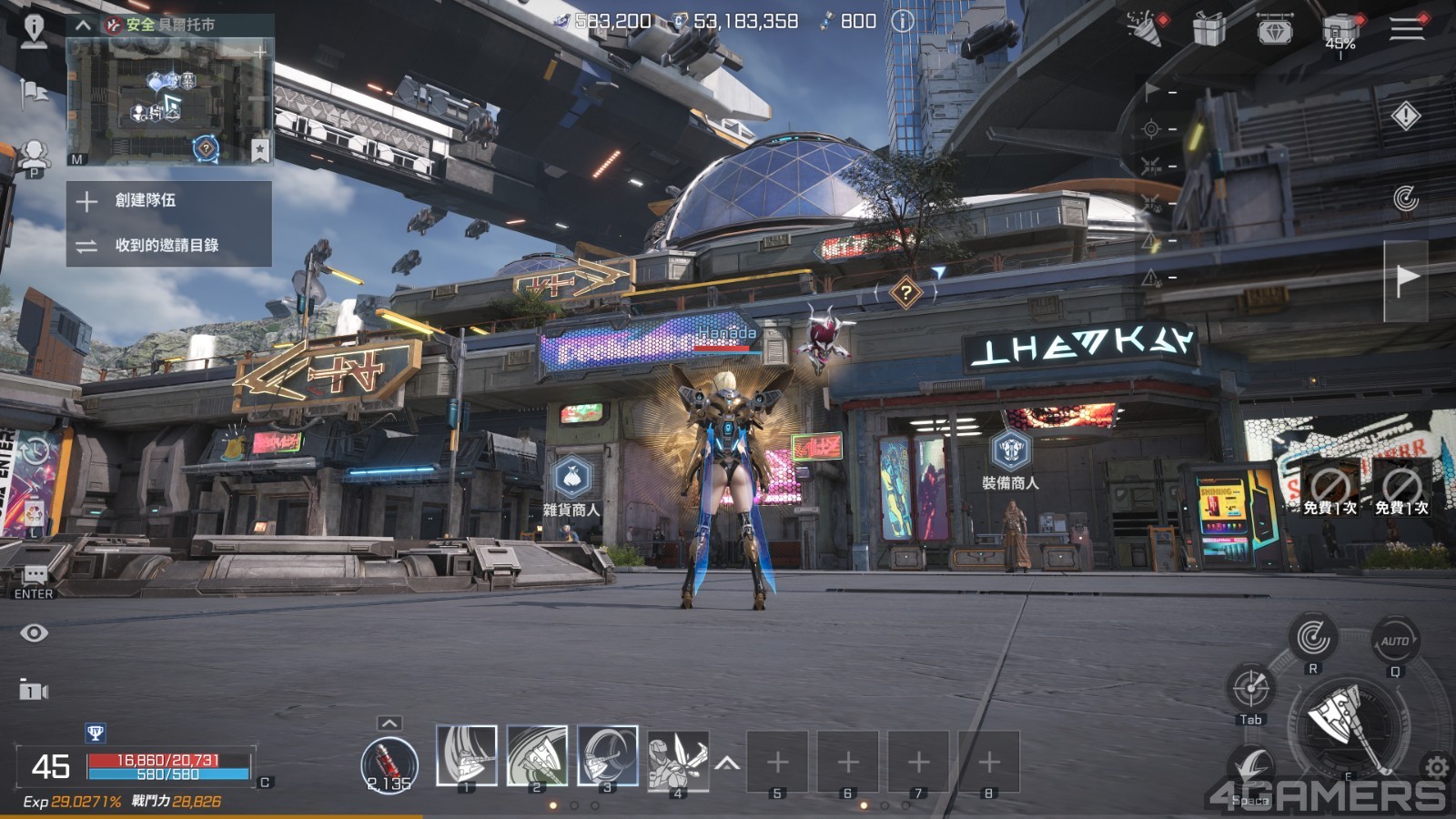Click the currency info circle icon
The image size is (1456, 819).
point(902,21)
